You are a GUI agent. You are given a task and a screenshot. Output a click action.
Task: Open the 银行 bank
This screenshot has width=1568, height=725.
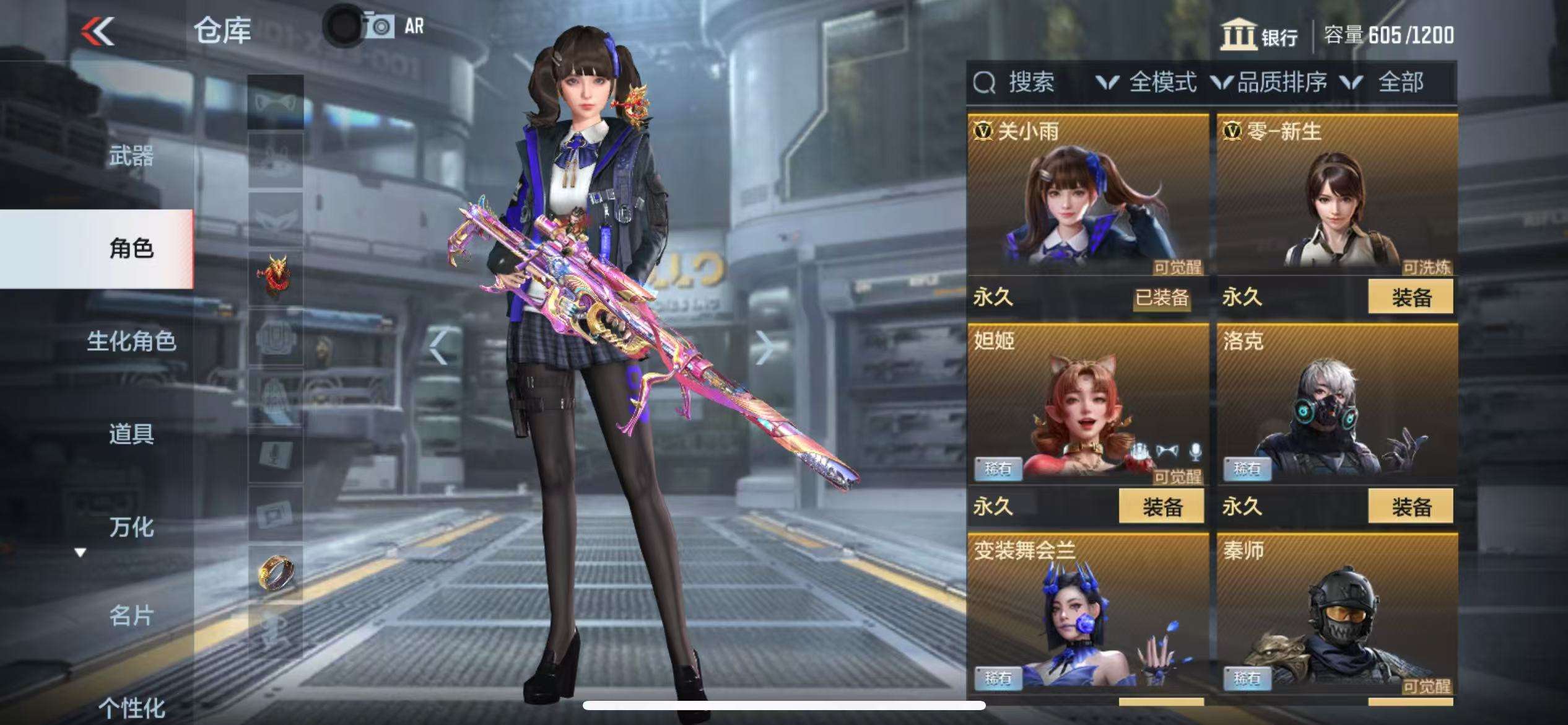1260,35
